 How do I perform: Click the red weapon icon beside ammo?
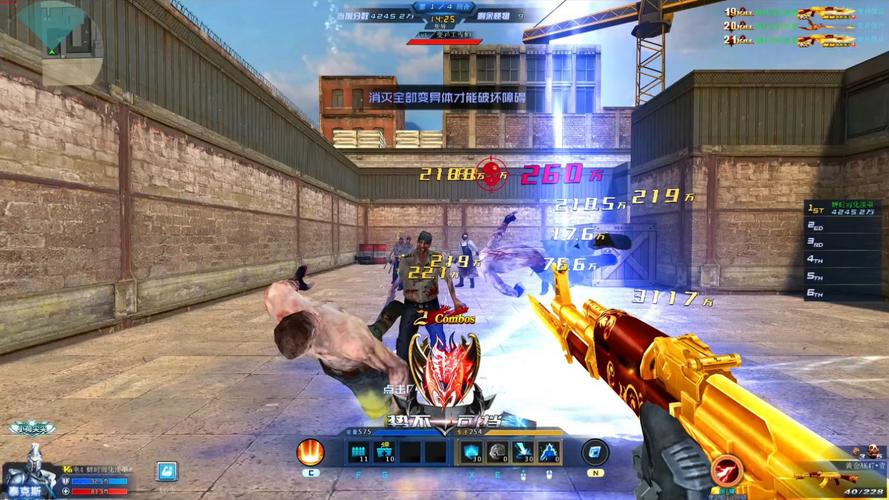tap(729, 470)
